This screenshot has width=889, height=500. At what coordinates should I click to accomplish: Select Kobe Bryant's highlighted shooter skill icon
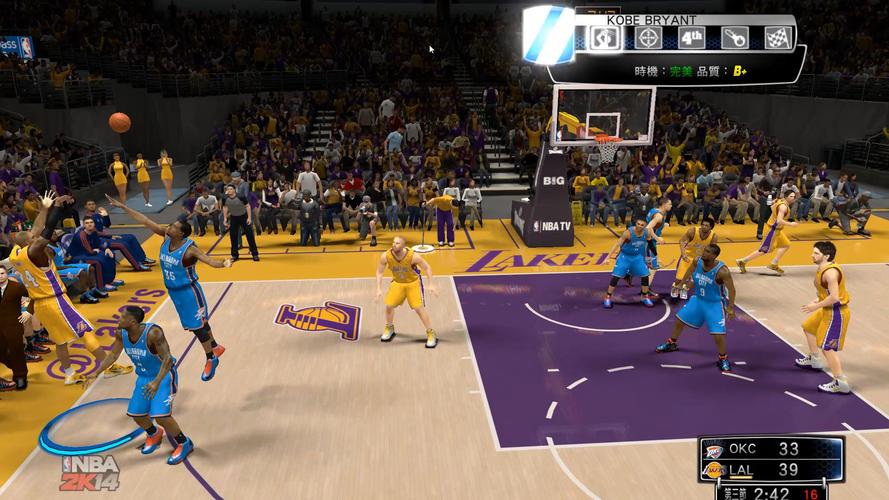click(605, 38)
